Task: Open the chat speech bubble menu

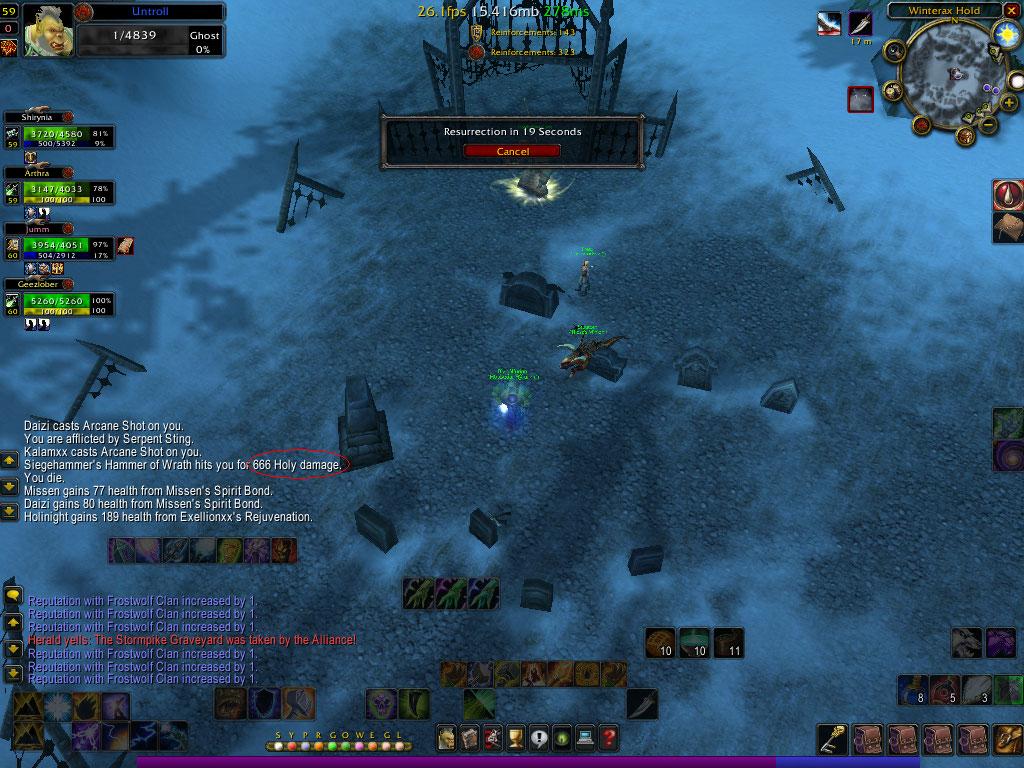Action: pos(13,596)
